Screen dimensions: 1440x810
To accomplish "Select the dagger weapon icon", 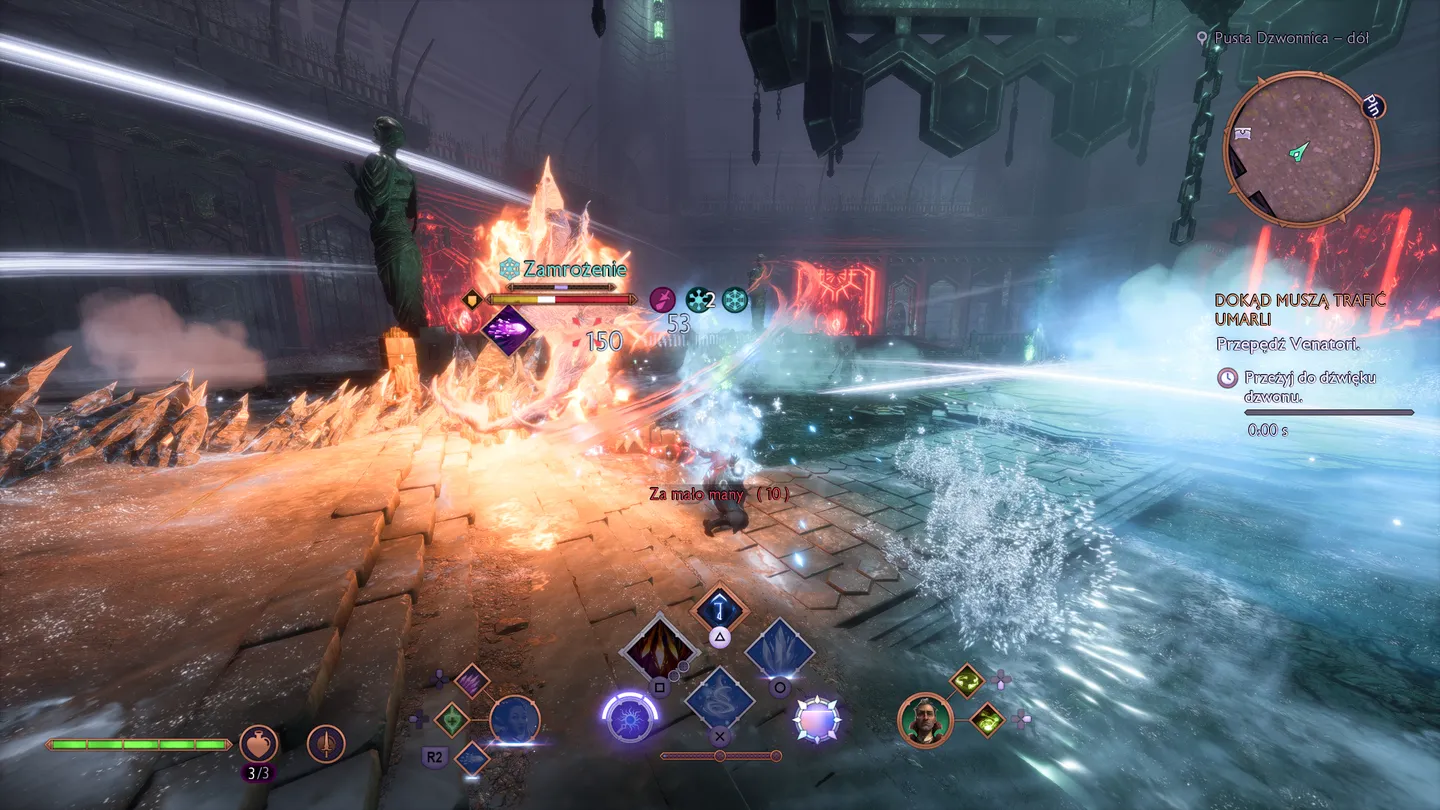I will tap(326, 744).
